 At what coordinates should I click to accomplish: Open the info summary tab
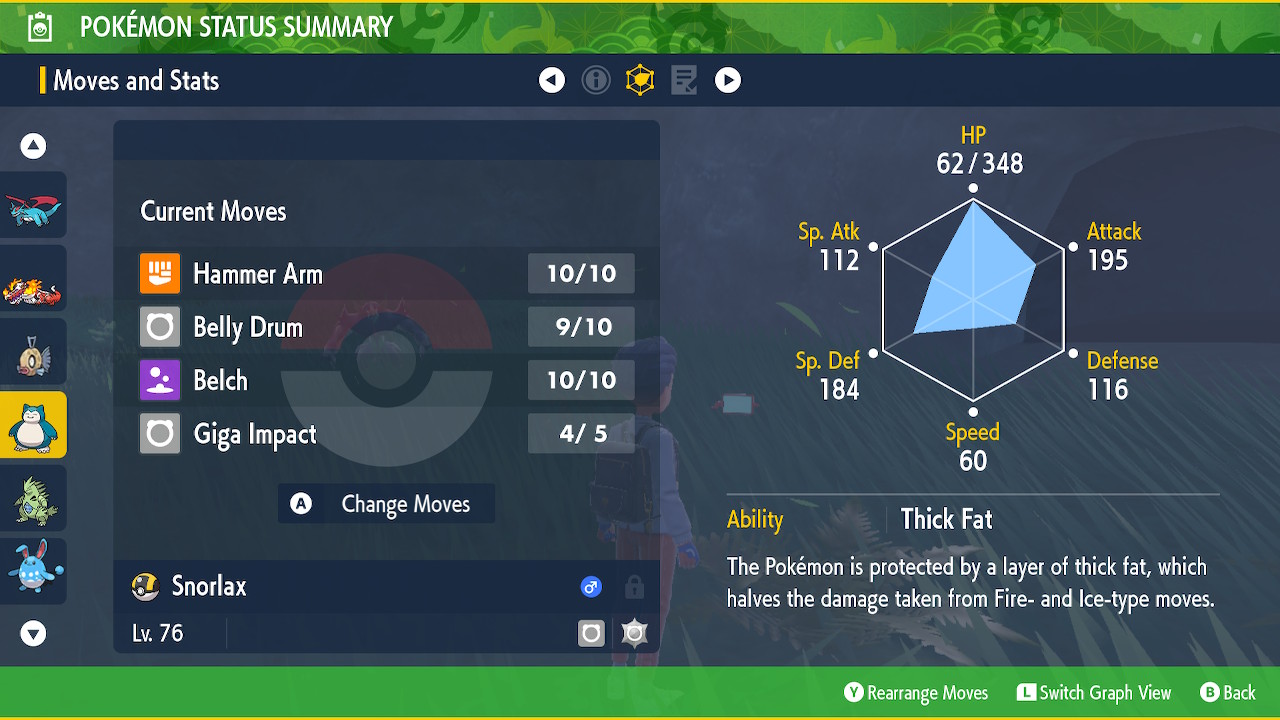596,80
